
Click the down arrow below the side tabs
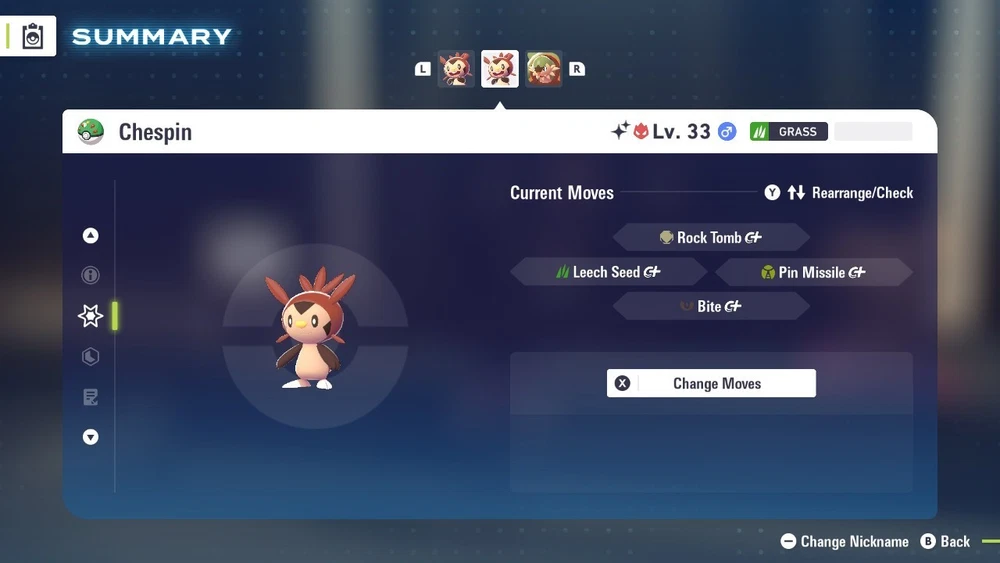coord(91,437)
